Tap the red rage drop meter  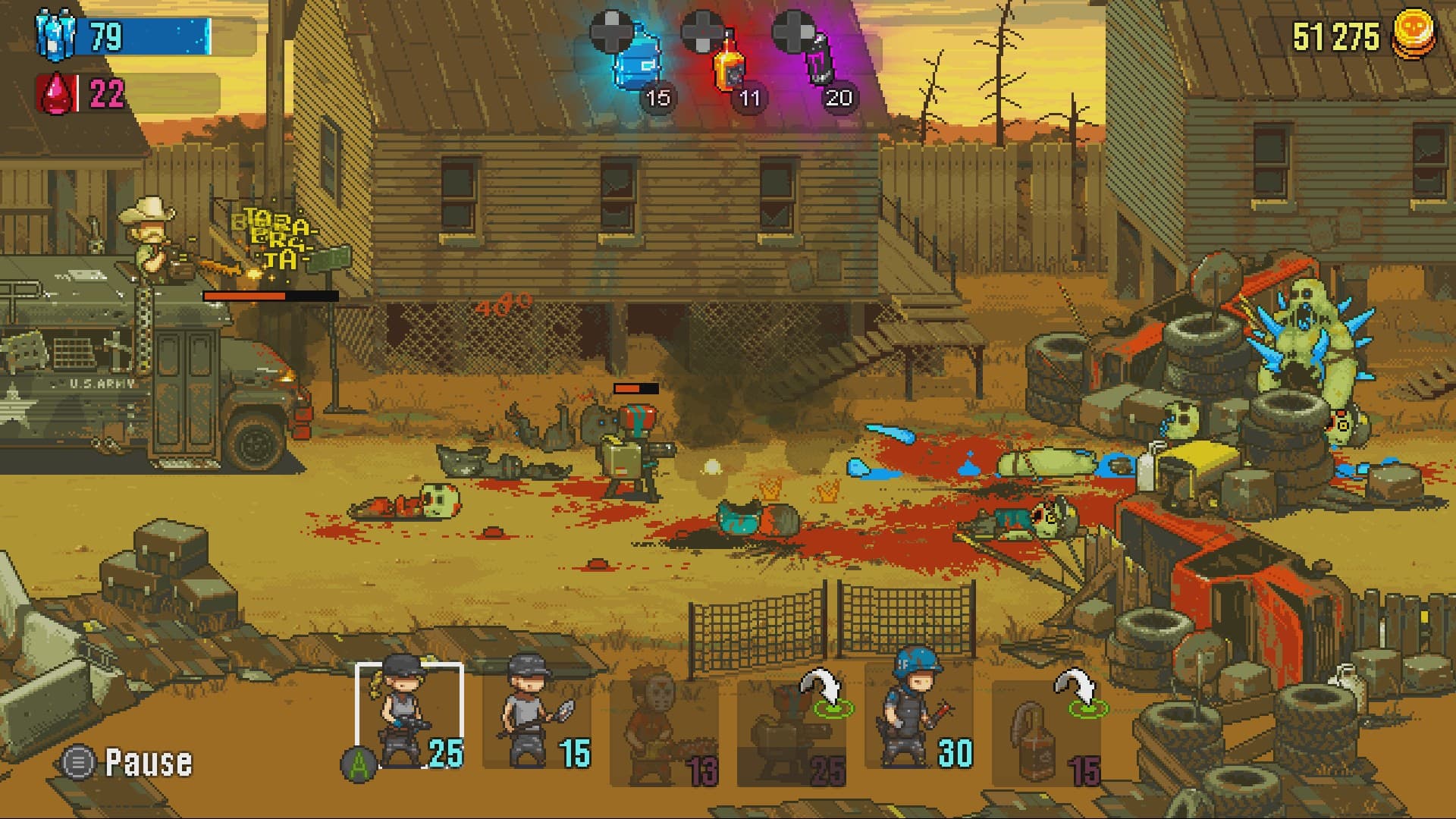coord(53,91)
